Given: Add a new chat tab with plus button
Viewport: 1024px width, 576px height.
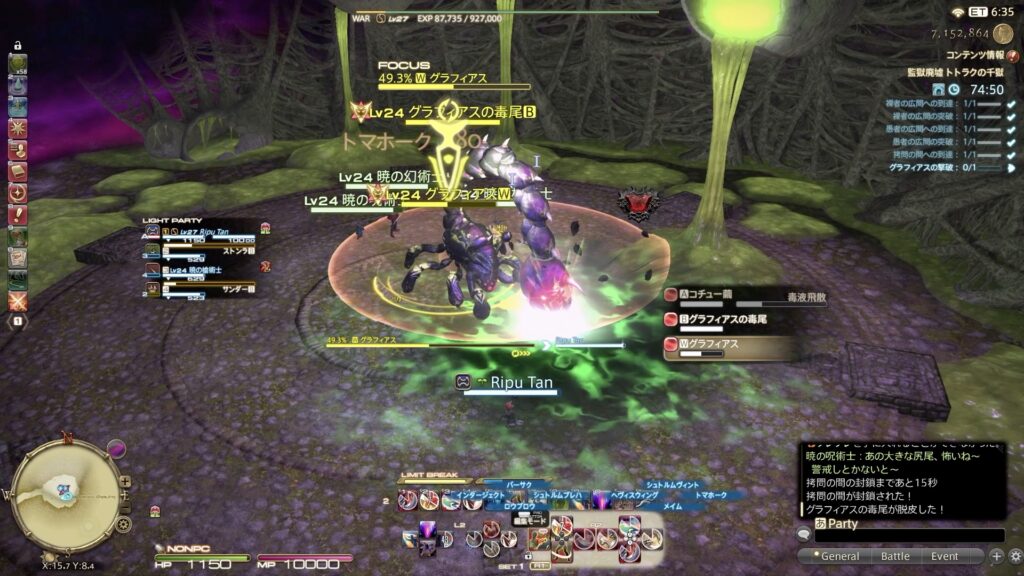Looking at the screenshot, I should [996, 556].
